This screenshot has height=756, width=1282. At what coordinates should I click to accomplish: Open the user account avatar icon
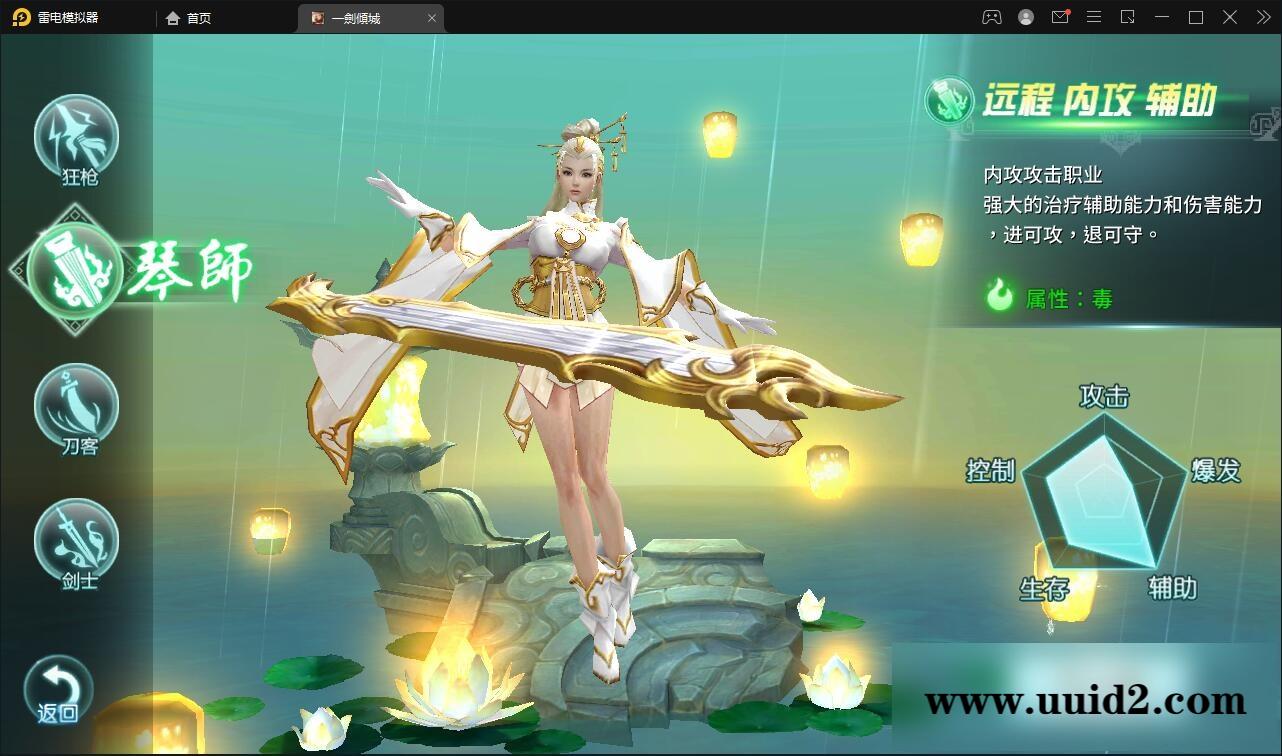tap(1024, 17)
